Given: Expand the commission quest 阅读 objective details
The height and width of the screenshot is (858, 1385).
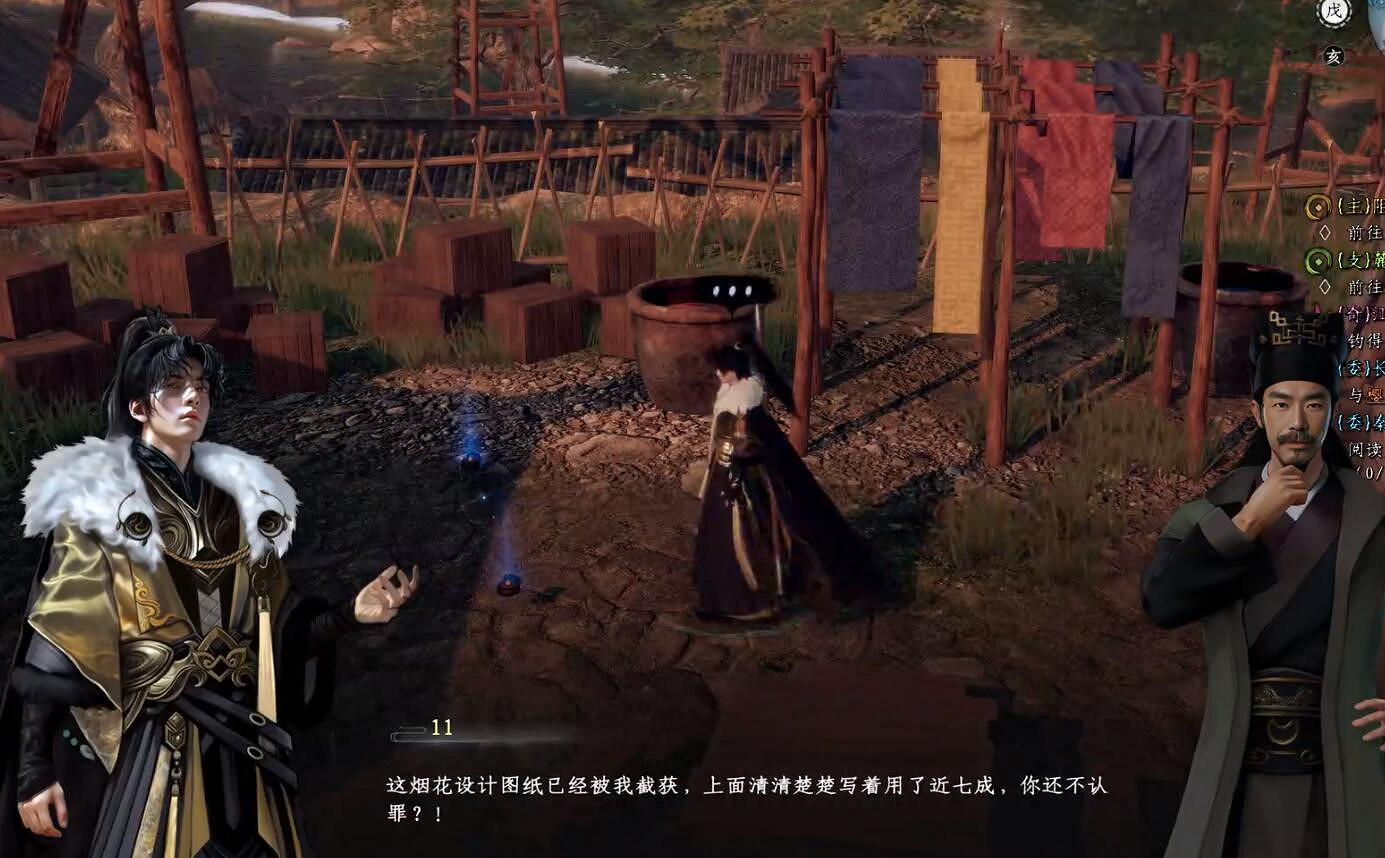Looking at the screenshot, I should pyautogui.click(x=1361, y=447).
